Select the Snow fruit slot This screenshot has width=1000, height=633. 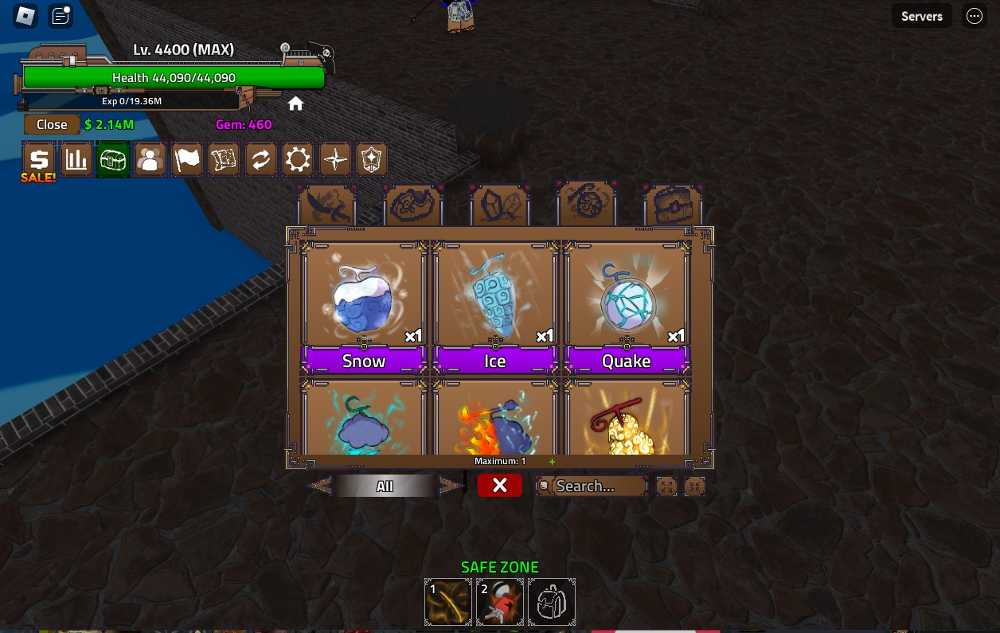pos(364,307)
